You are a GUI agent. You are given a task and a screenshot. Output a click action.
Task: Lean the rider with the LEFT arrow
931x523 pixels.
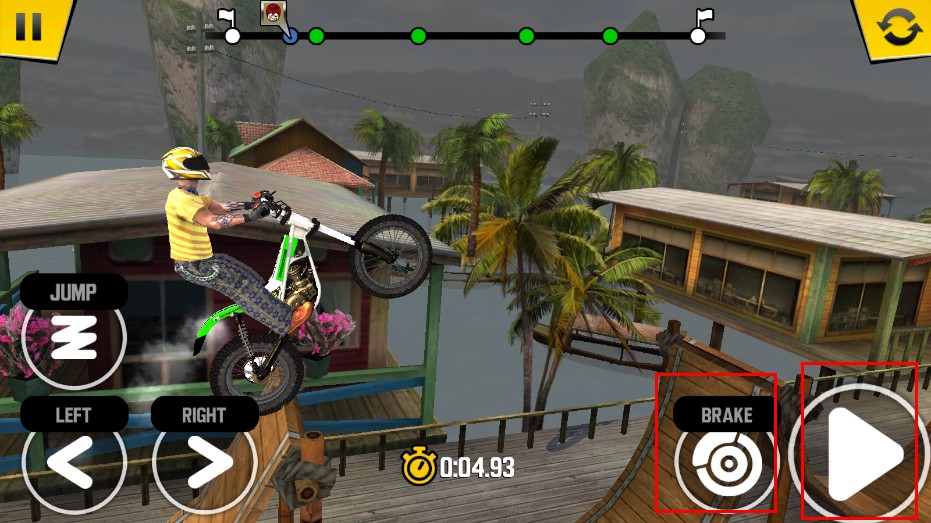73,462
